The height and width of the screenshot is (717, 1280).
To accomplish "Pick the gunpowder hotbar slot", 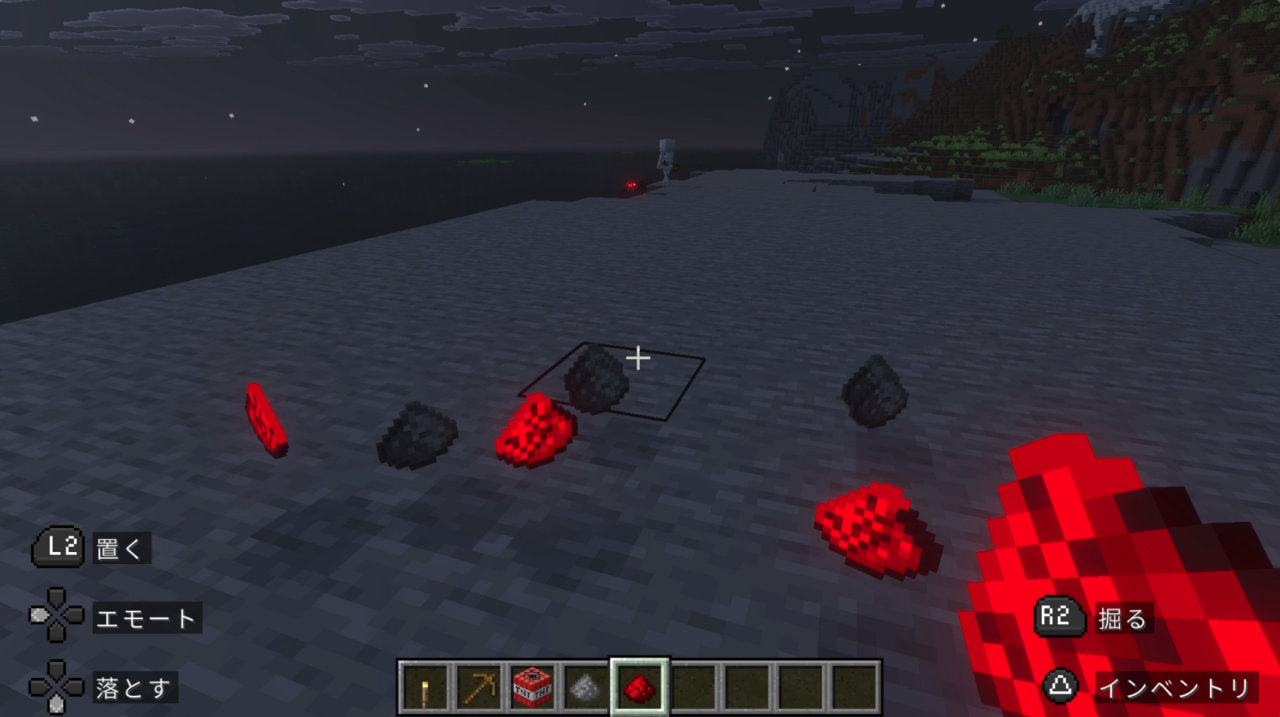I will point(586,687).
